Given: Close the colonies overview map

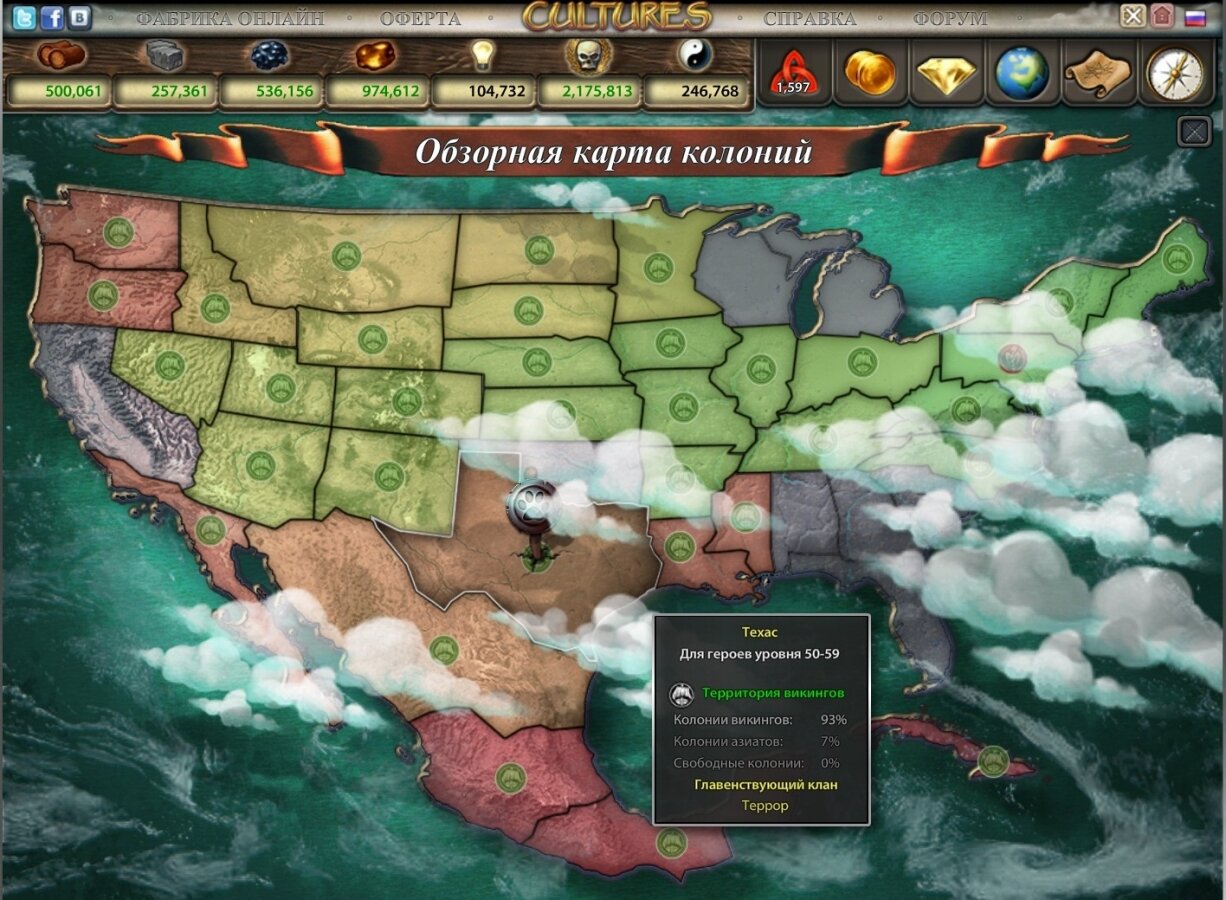Looking at the screenshot, I should (x=1194, y=131).
